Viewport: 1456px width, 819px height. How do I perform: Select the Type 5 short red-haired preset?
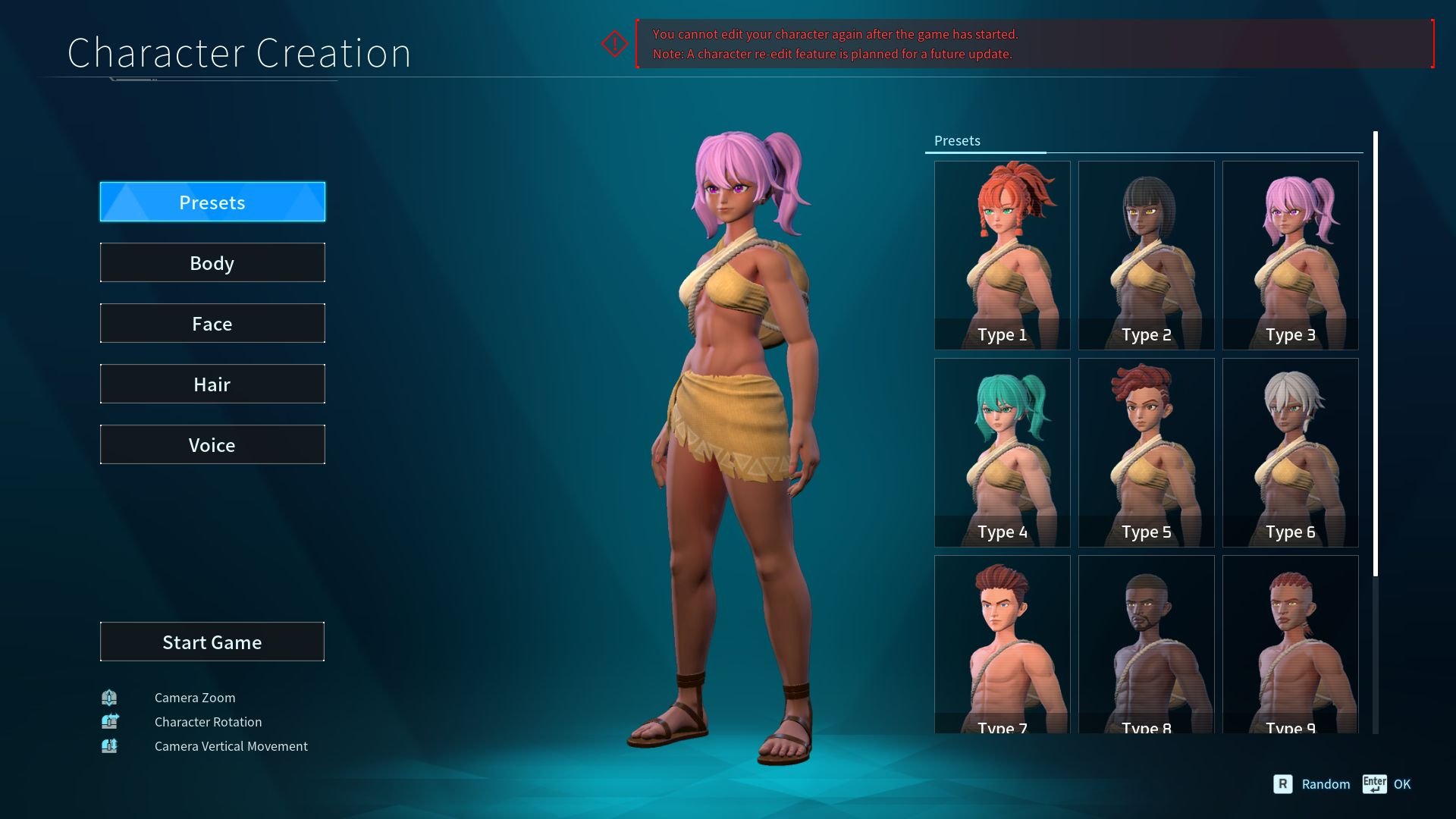click(1146, 452)
